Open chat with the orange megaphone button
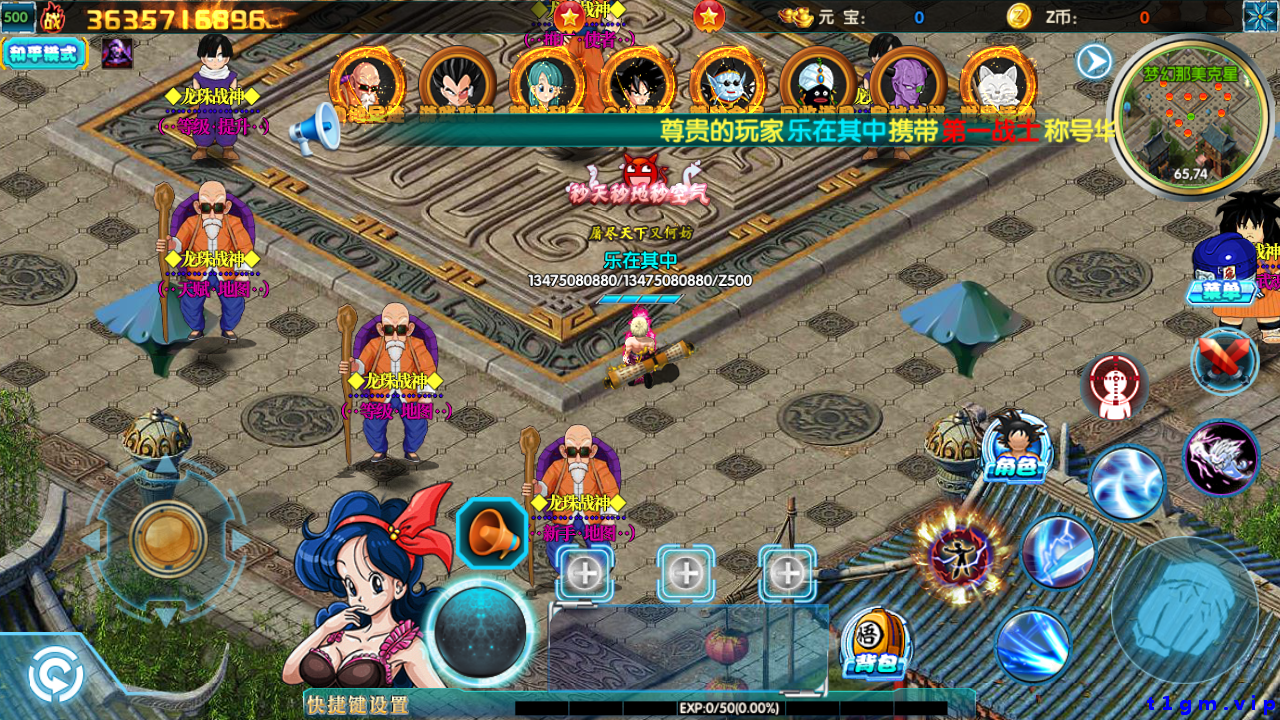The height and width of the screenshot is (720, 1280). point(492,534)
